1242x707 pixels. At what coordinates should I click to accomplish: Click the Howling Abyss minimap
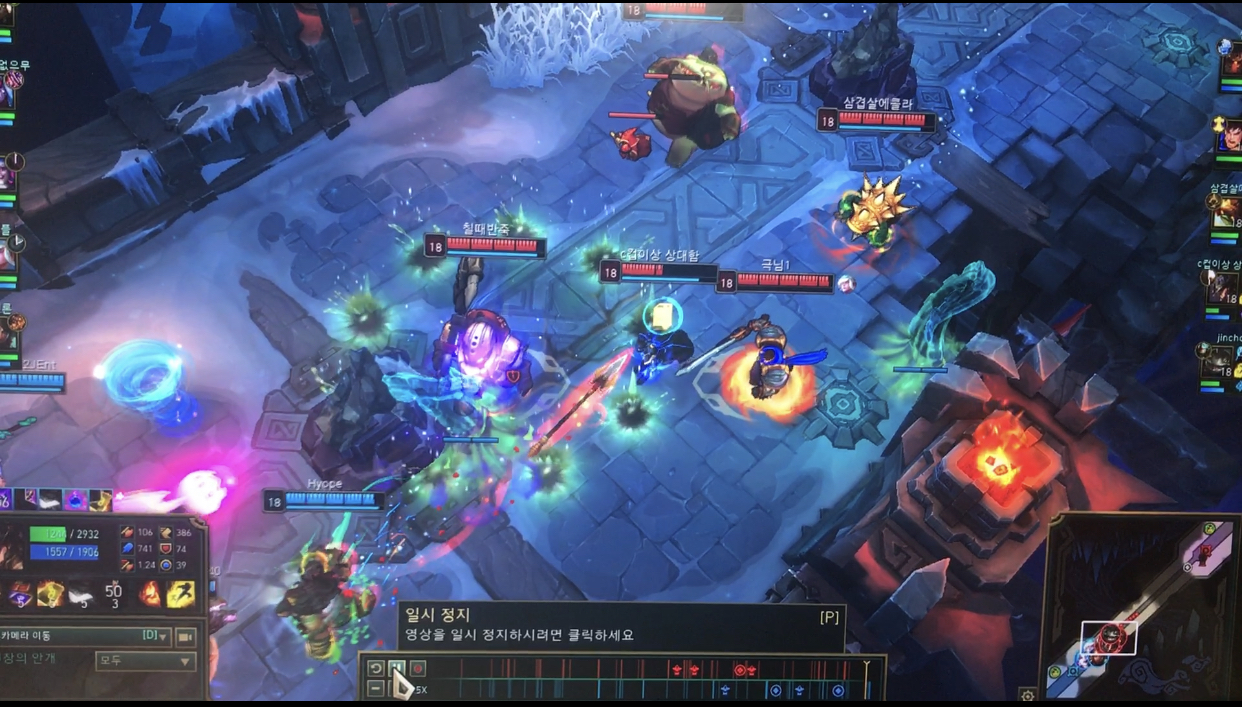click(1140, 605)
